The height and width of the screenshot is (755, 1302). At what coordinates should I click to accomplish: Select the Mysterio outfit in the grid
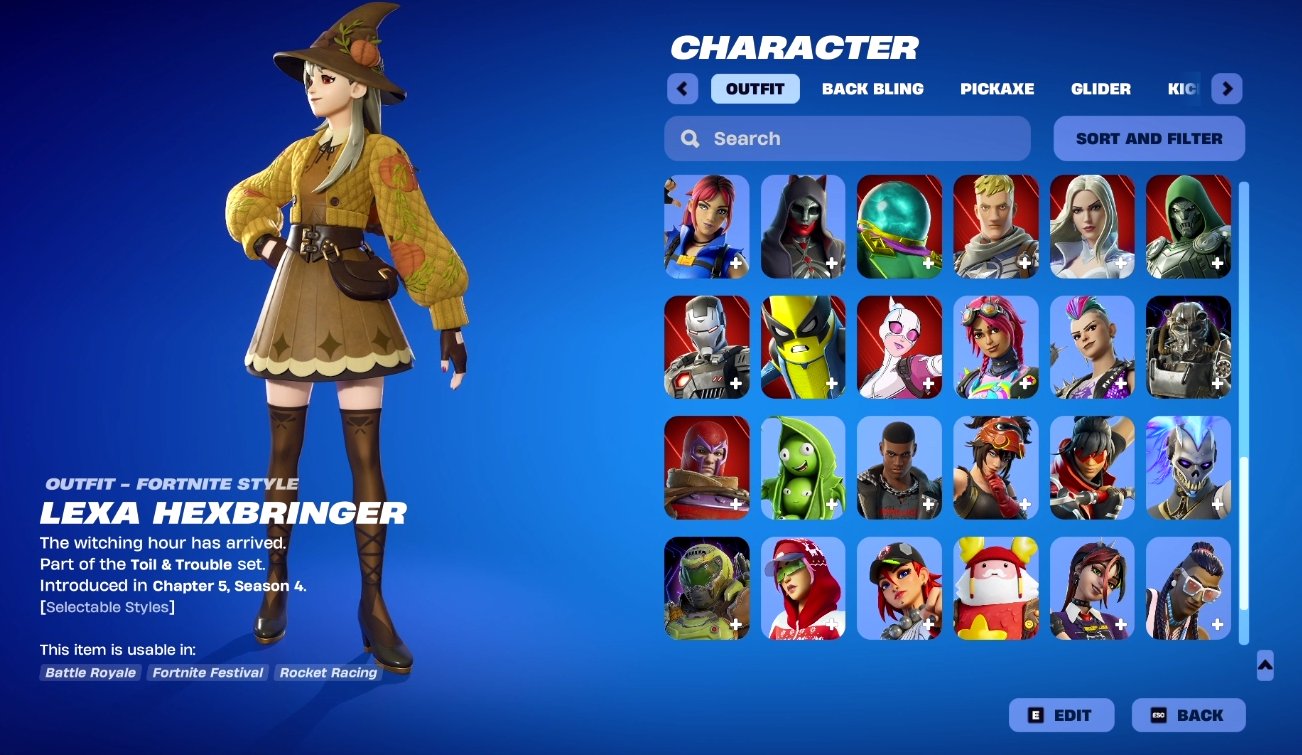(898, 226)
